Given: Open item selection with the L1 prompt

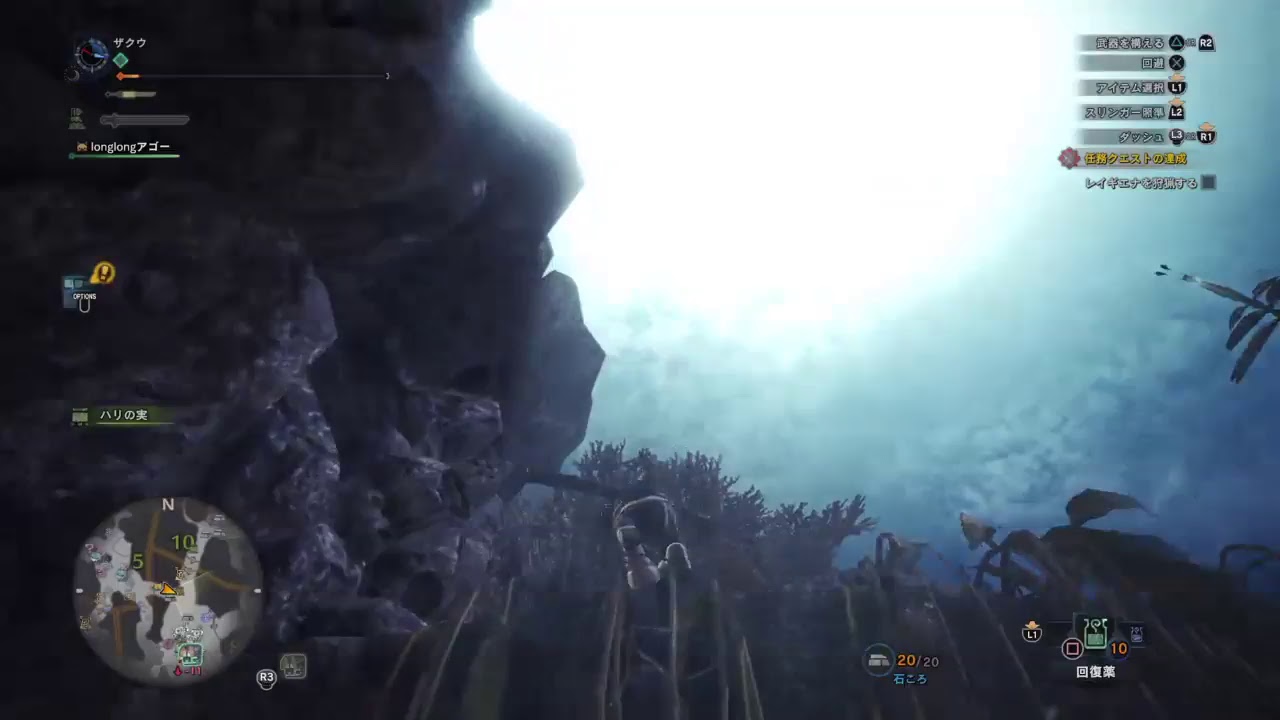Looking at the screenshot, I should pyautogui.click(x=1177, y=87).
